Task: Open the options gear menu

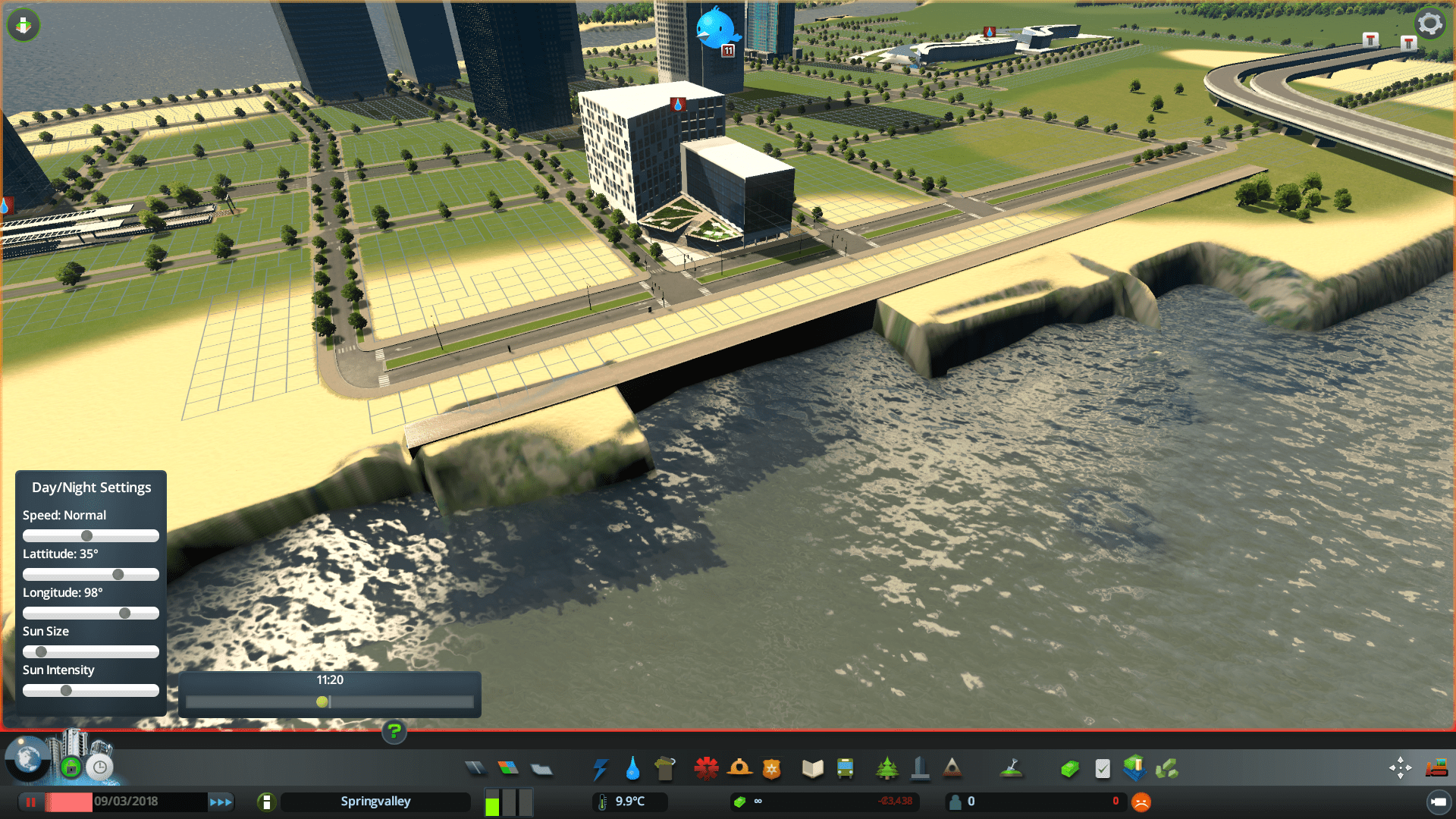Action: click(1429, 23)
